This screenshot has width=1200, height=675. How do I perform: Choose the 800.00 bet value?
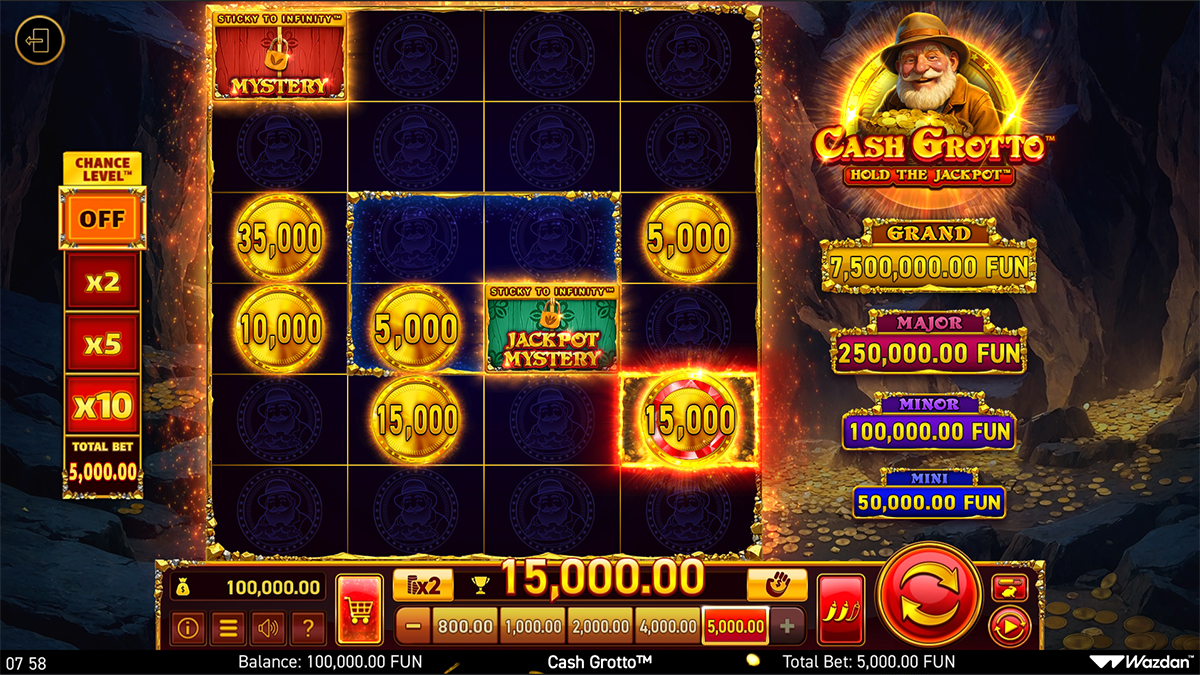click(465, 627)
